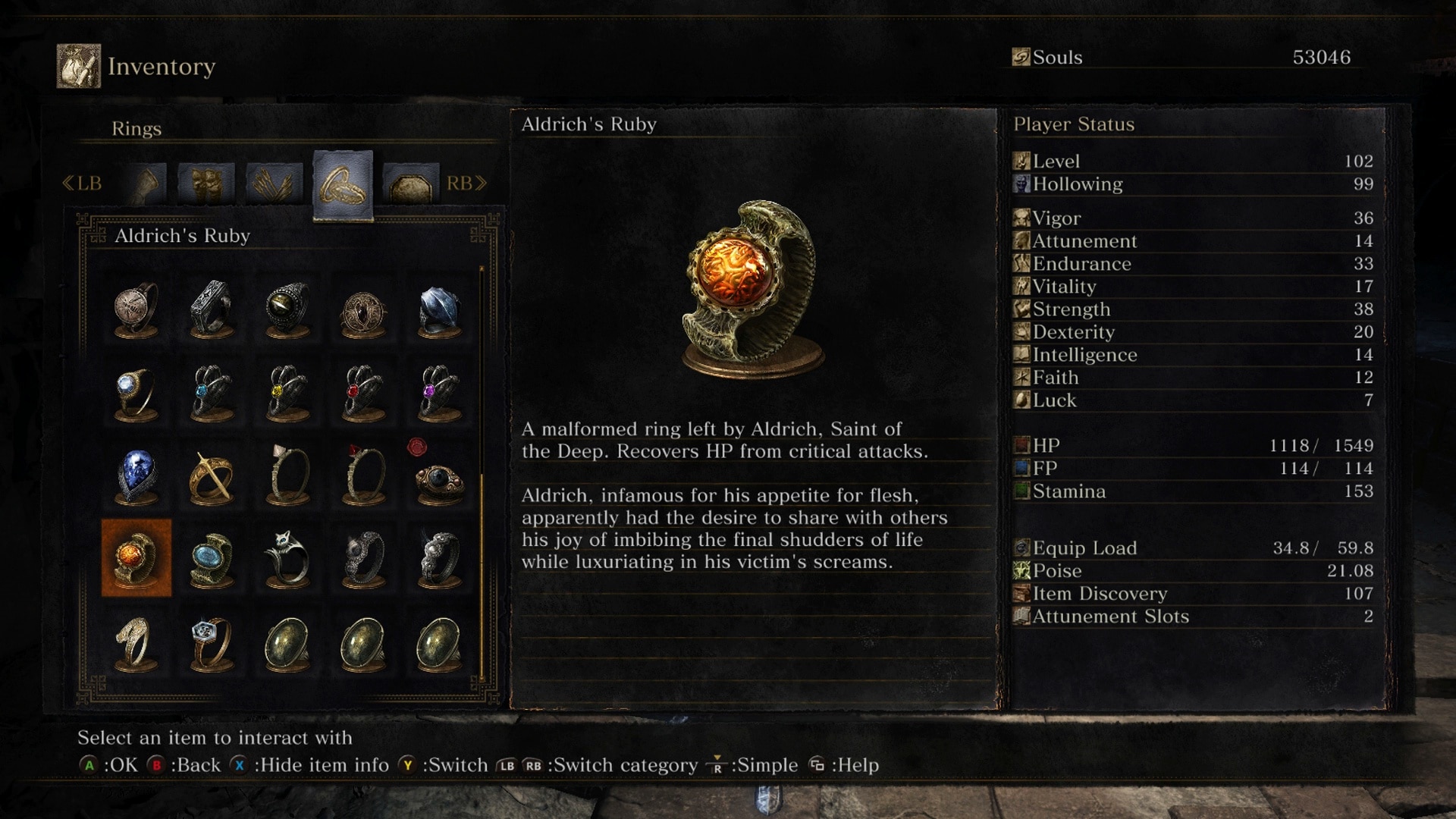Click the Equip Load stat icon
Image resolution: width=1456 pixels, height=819 pixels.
1021,548
